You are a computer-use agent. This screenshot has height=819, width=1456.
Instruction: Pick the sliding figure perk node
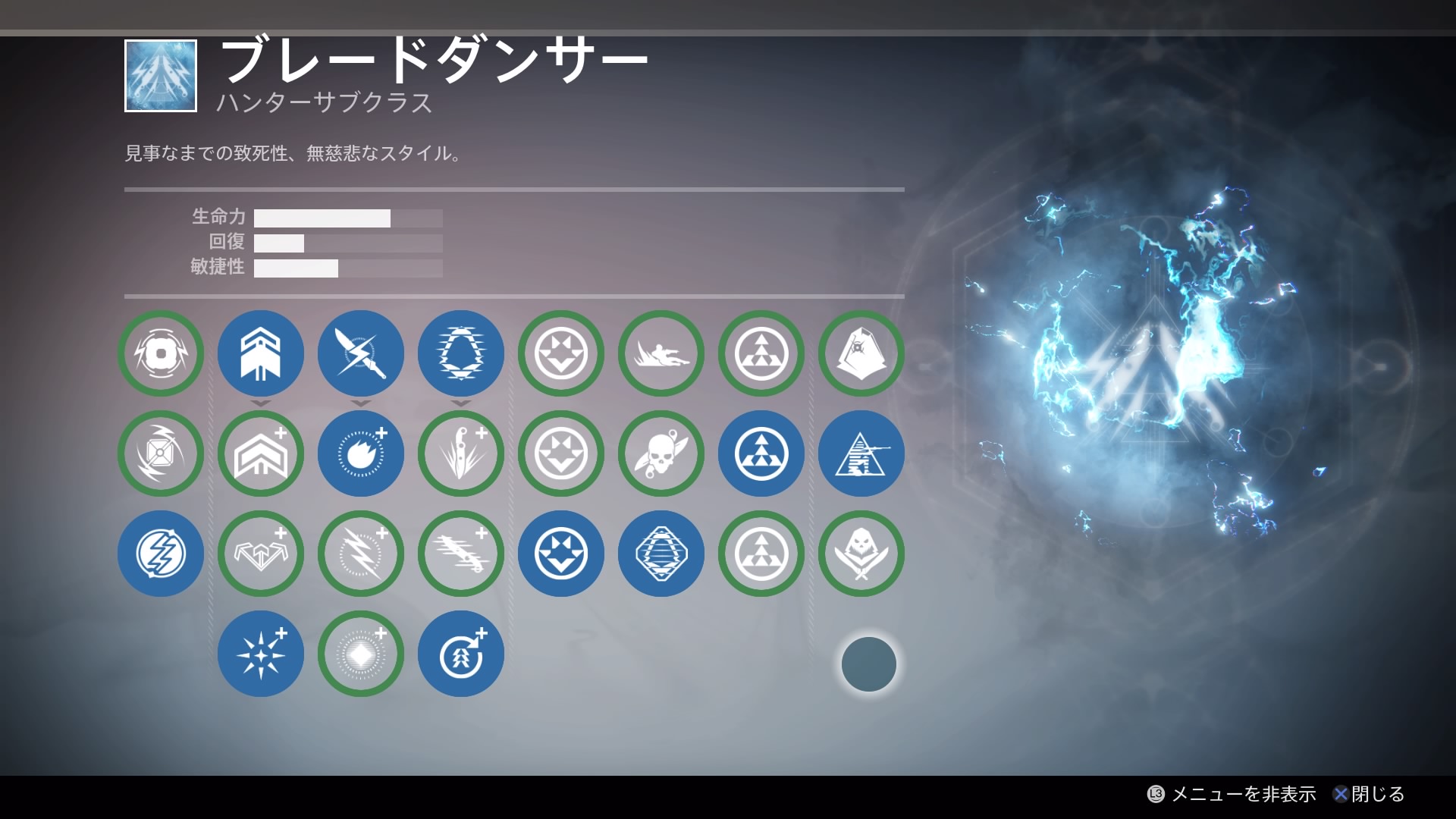point(661,353)
